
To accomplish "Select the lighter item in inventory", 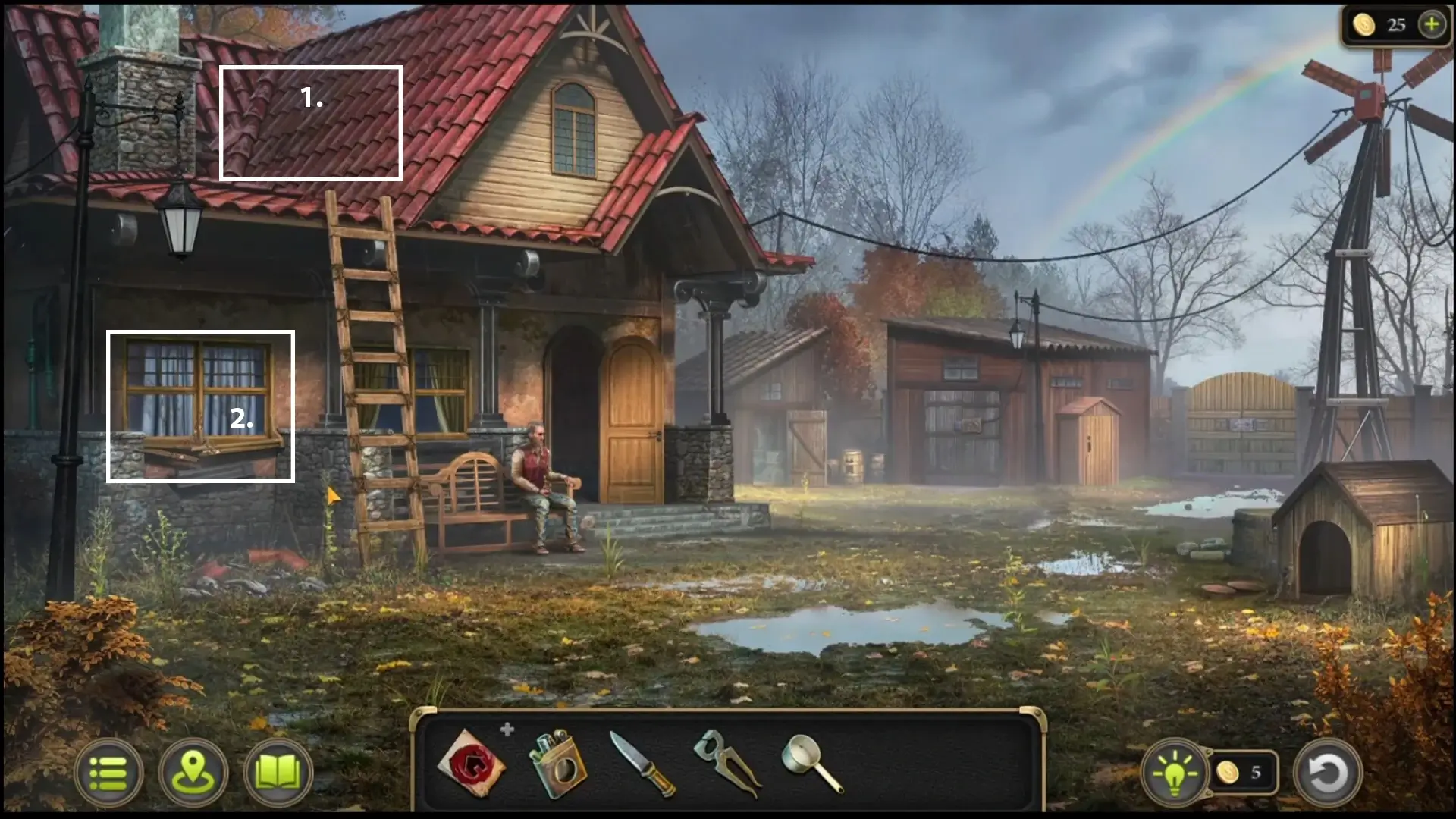I will click(x=557, y=764).
